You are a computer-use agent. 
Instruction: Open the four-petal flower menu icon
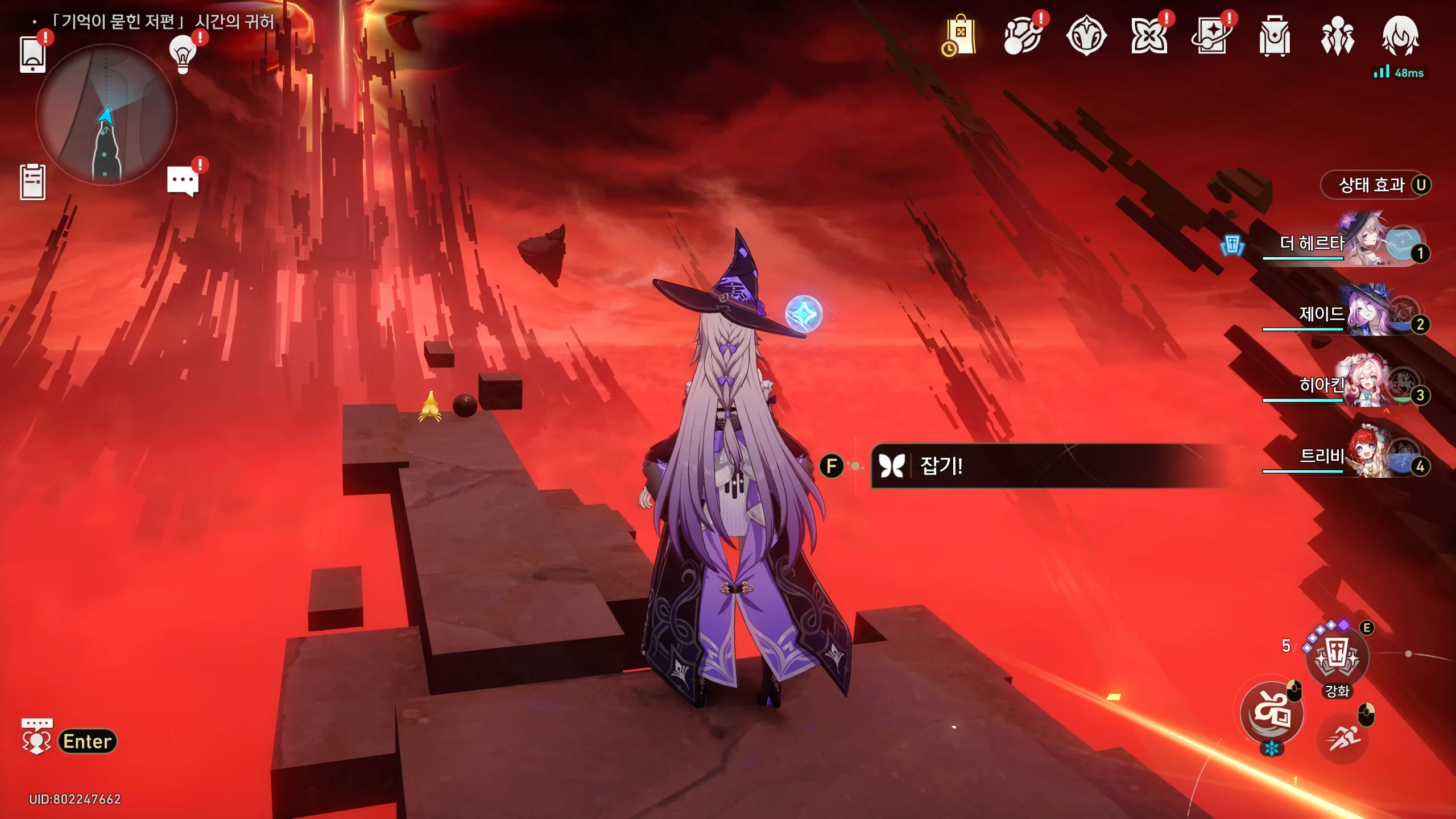[x=1149, y=36]
